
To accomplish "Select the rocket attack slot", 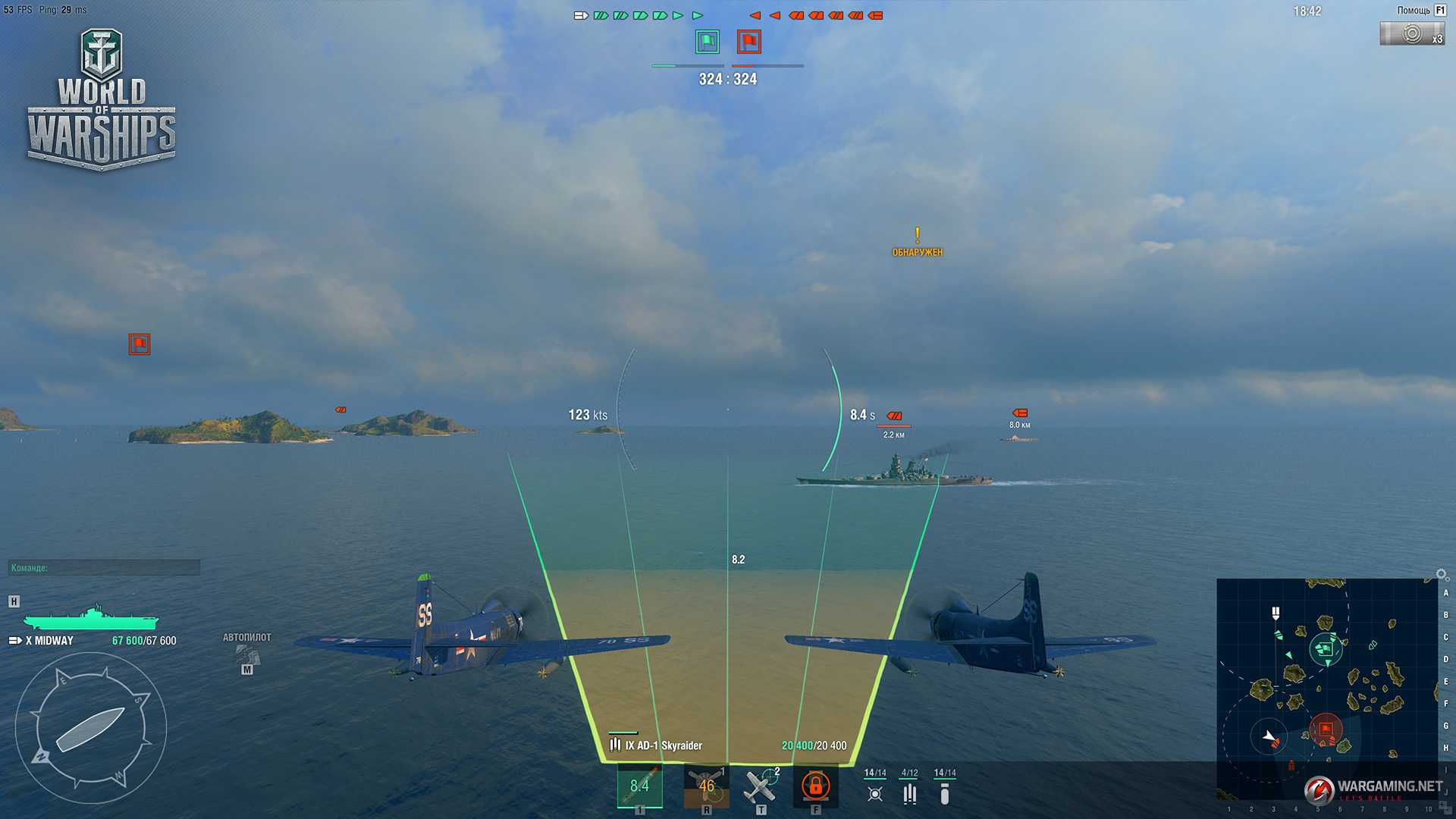I will coord(639,786).
